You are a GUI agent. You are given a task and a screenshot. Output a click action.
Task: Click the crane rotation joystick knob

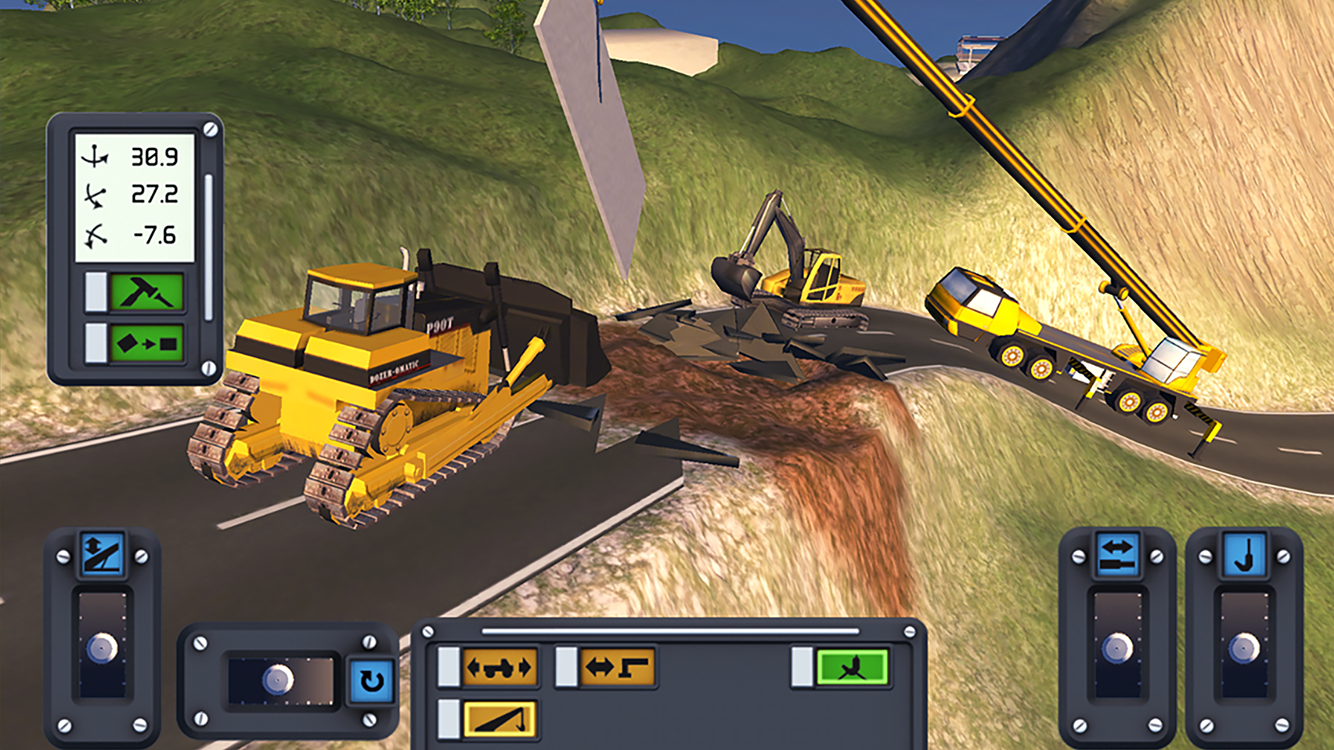pos(278,680)
